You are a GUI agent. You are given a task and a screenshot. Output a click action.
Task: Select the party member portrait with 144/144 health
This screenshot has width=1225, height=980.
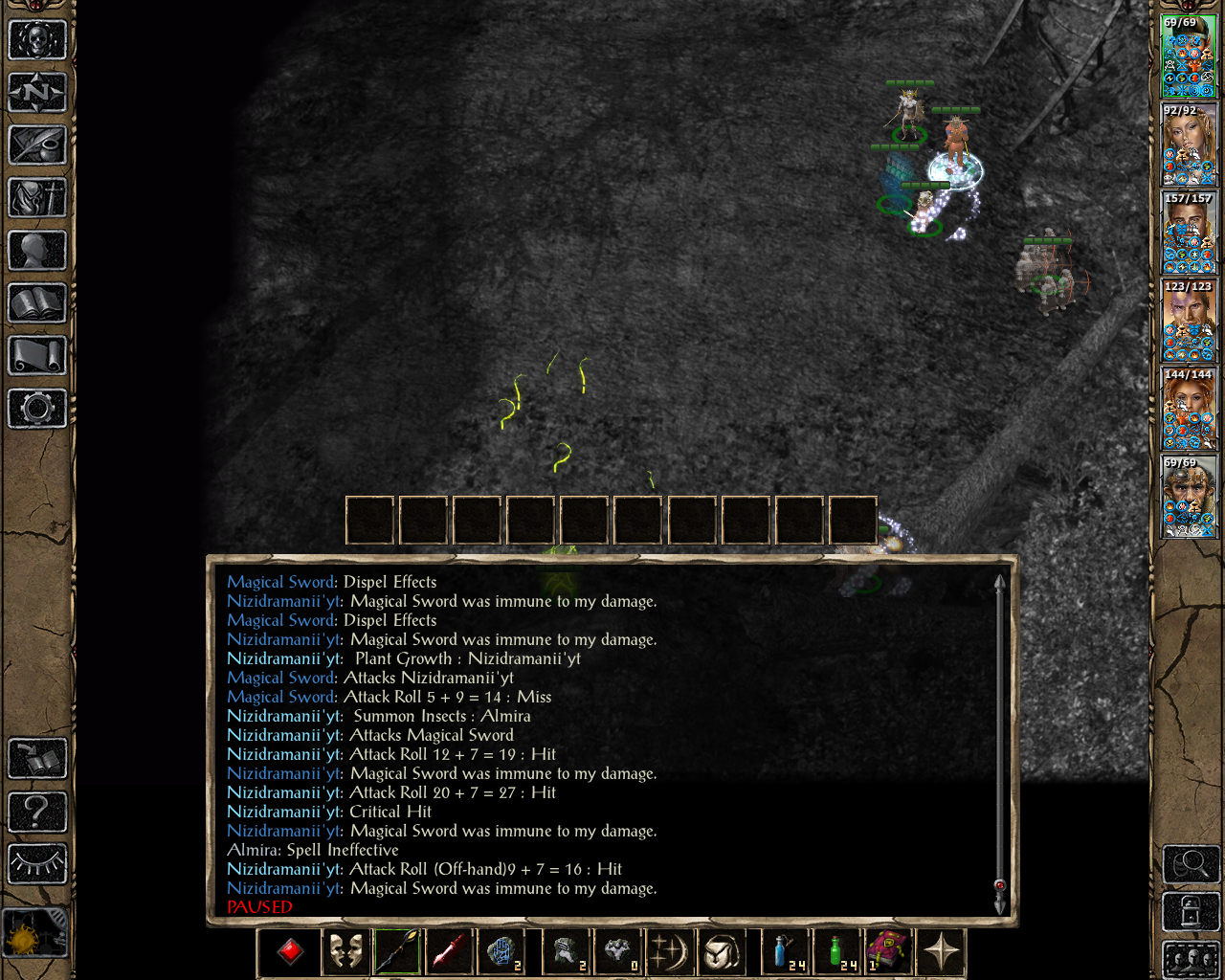click(x=1189, y=410)
